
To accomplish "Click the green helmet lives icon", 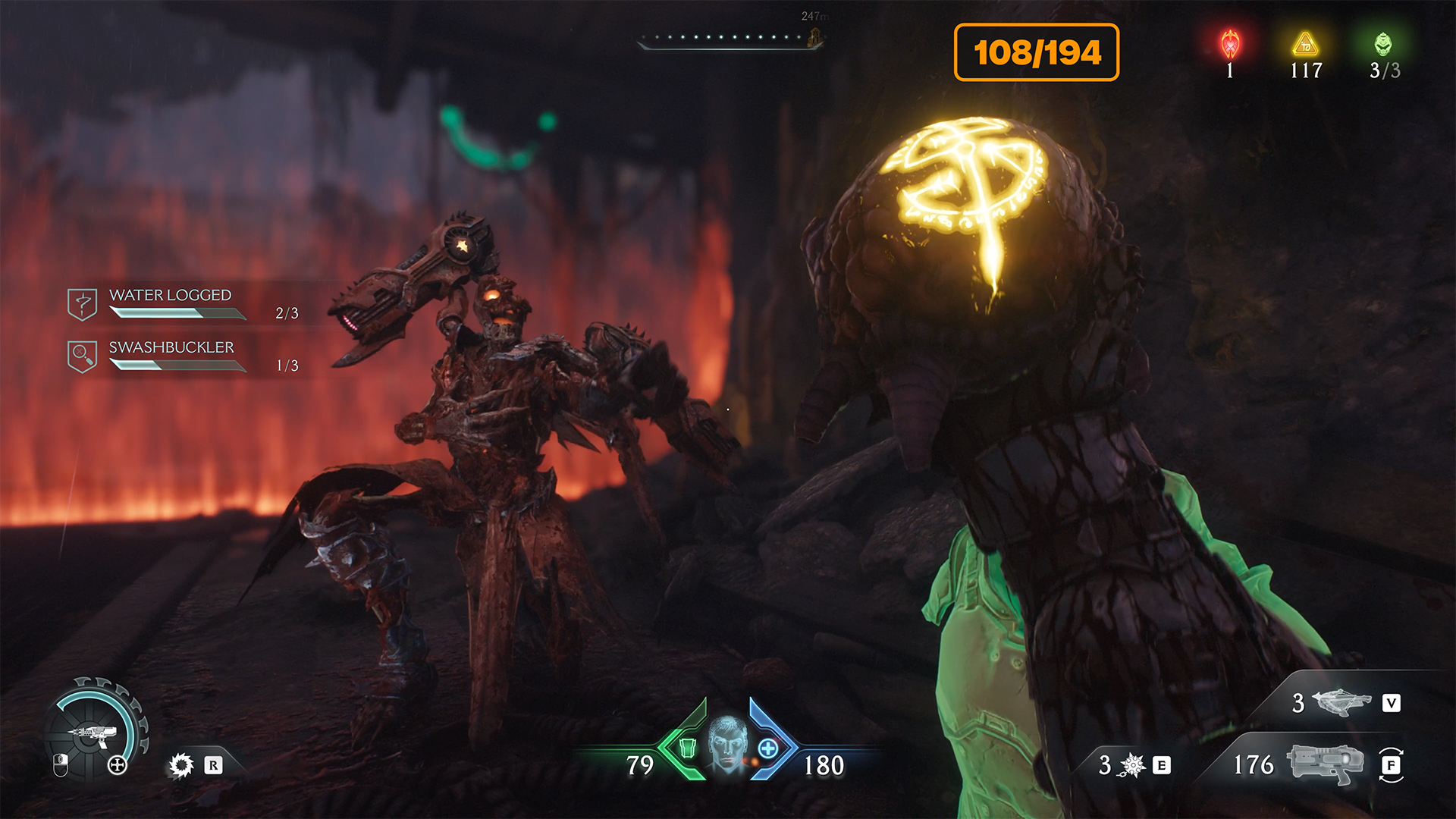I will click(x=1383, y=44).
